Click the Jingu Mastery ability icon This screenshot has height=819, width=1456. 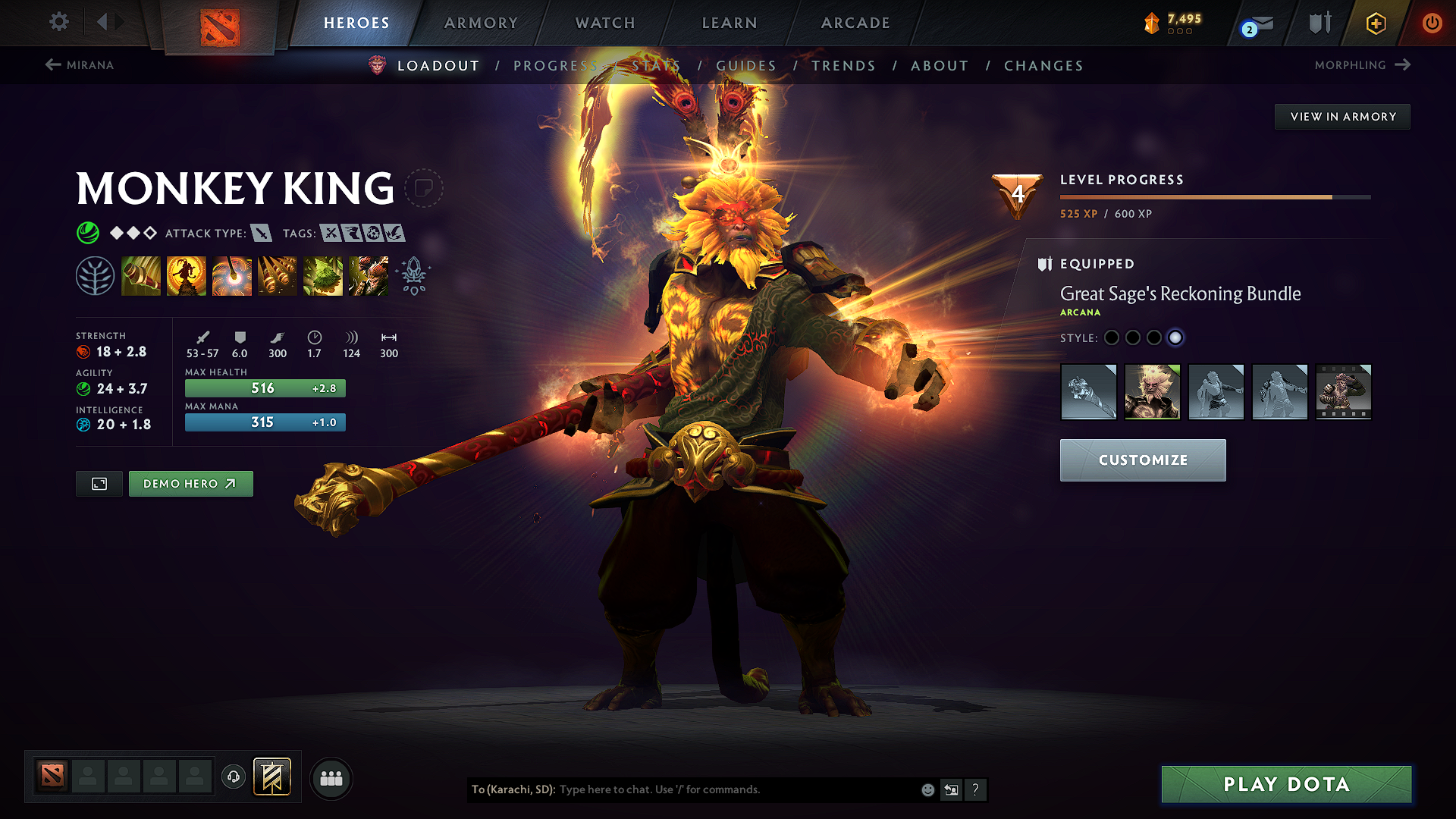click(278, 275)
